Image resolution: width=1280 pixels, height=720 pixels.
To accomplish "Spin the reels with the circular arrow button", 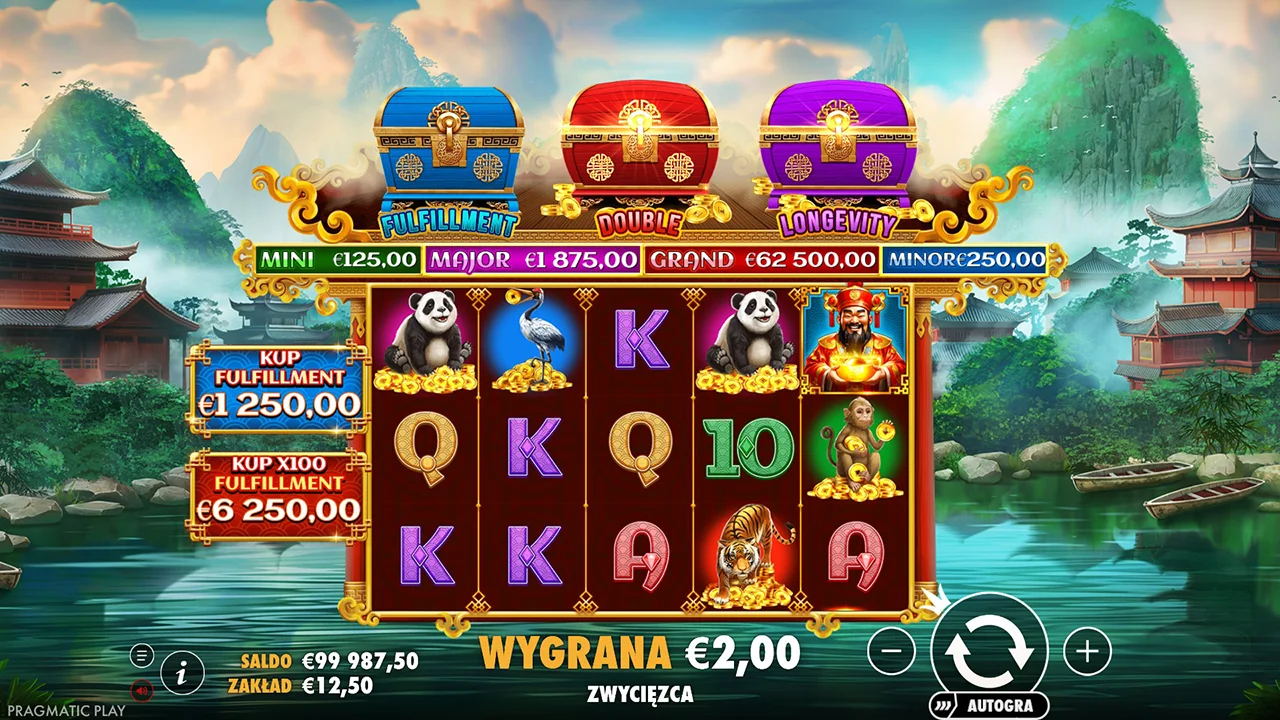I will click(x=989, y=650).
